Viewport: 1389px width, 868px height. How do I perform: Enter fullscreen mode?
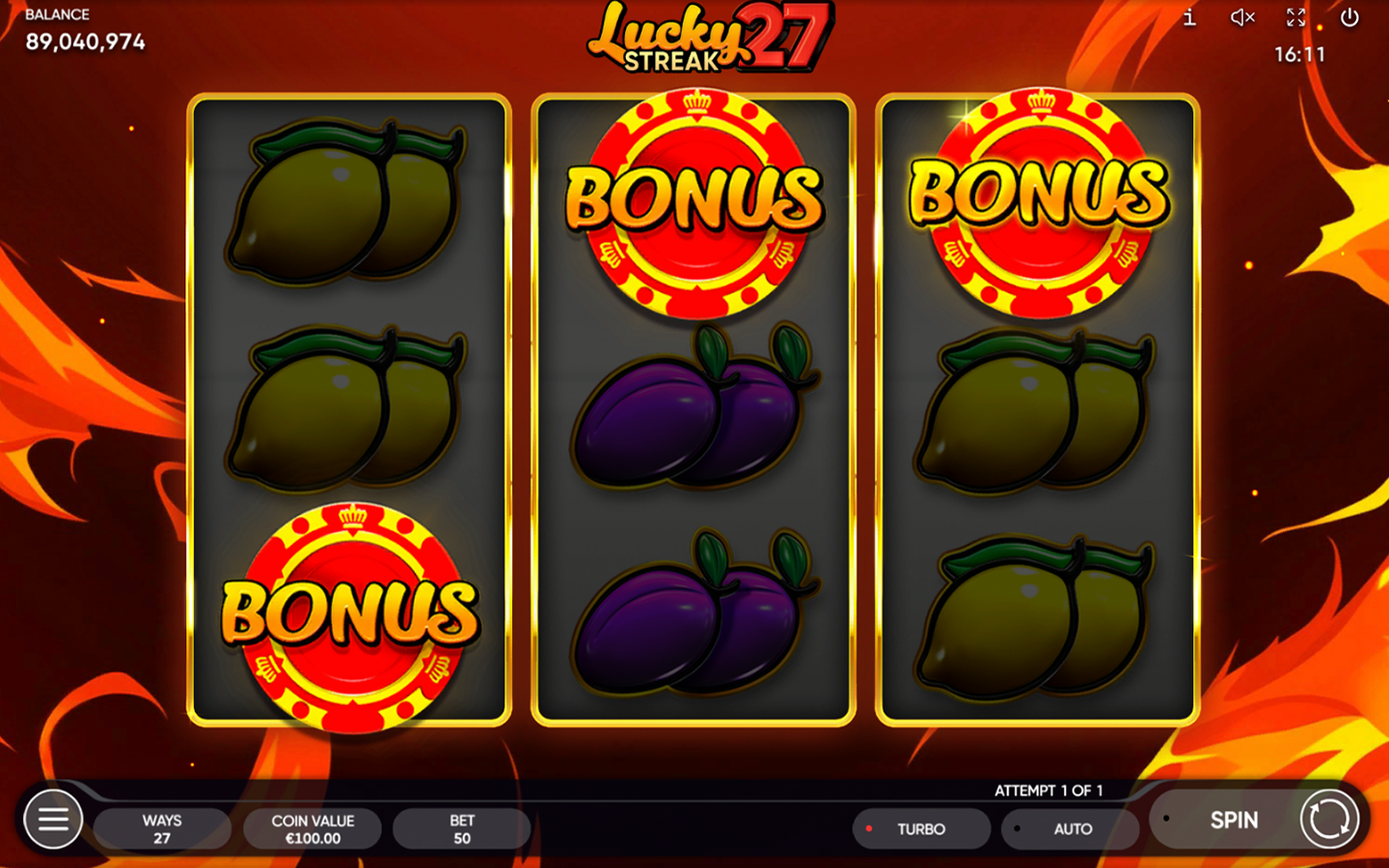[x=1295, y=17]
